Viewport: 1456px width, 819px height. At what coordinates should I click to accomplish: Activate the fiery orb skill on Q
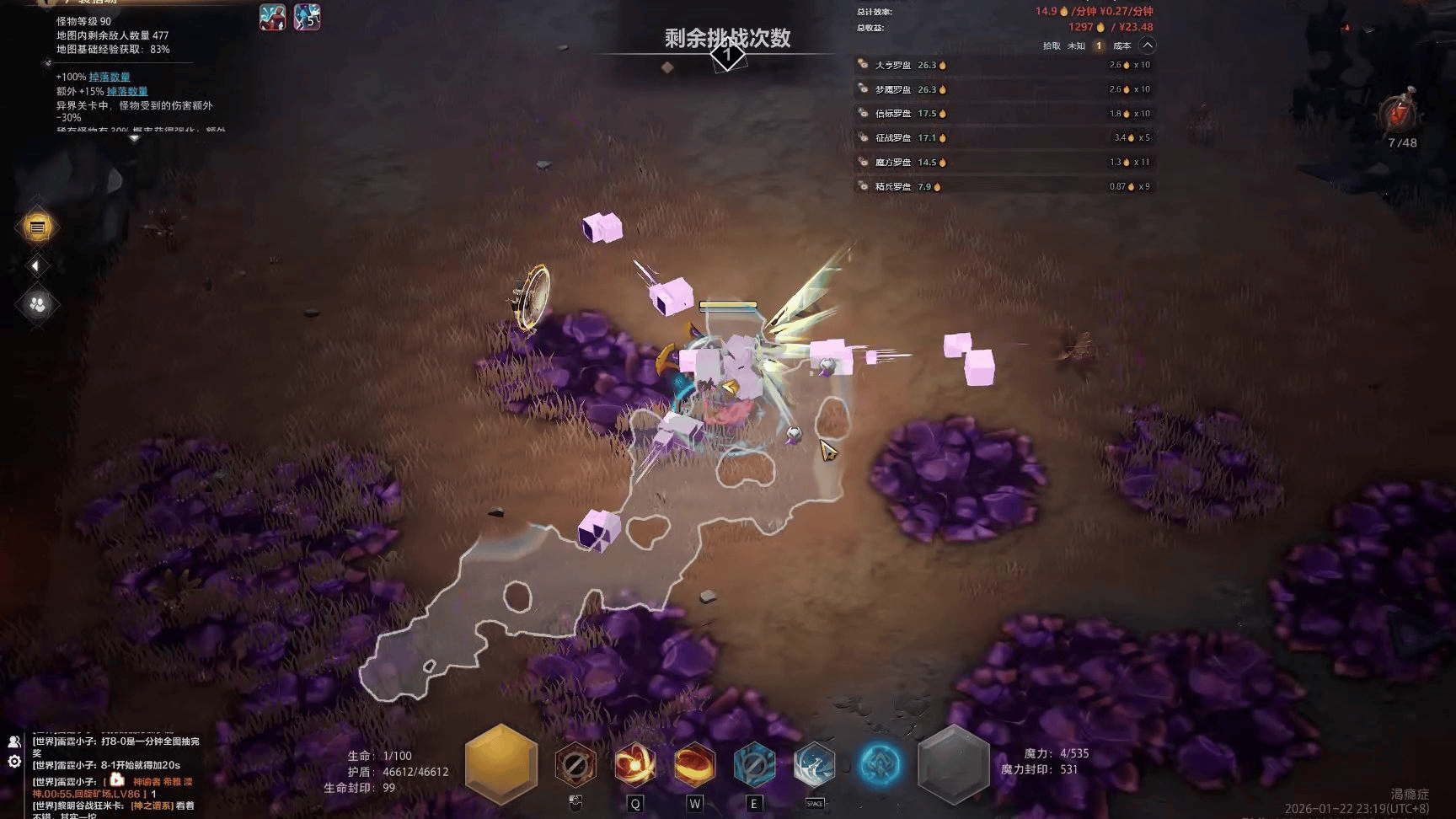click(634, 765)
